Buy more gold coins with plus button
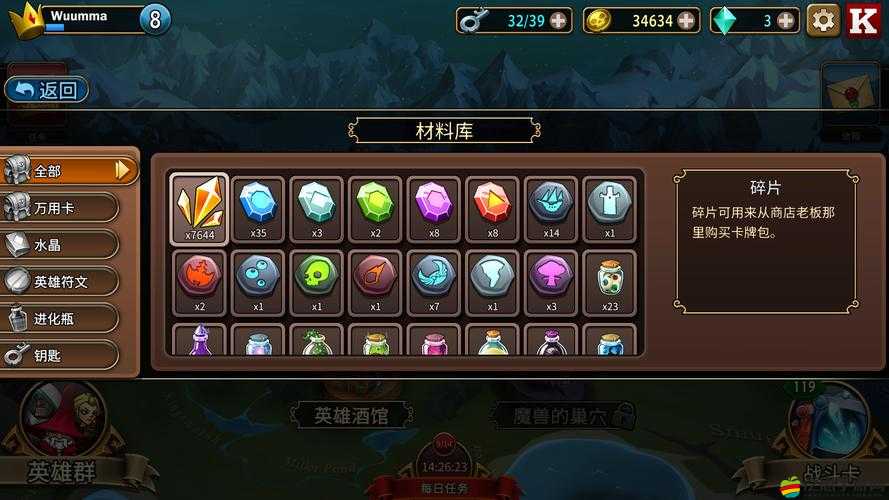This screenshot has width=889, height=500. coord(686,20)
